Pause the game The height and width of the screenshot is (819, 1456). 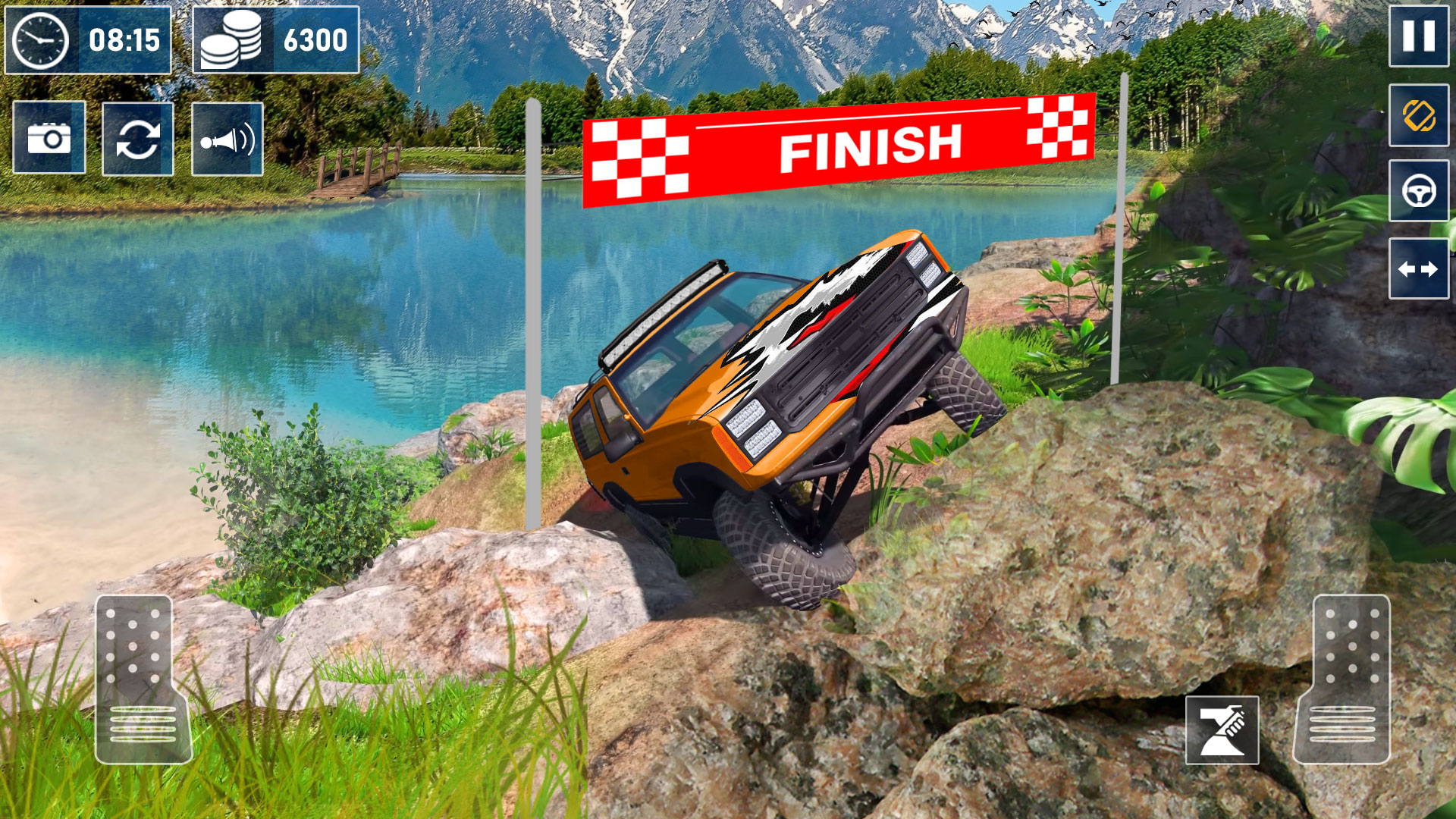tap(1419, 40)
